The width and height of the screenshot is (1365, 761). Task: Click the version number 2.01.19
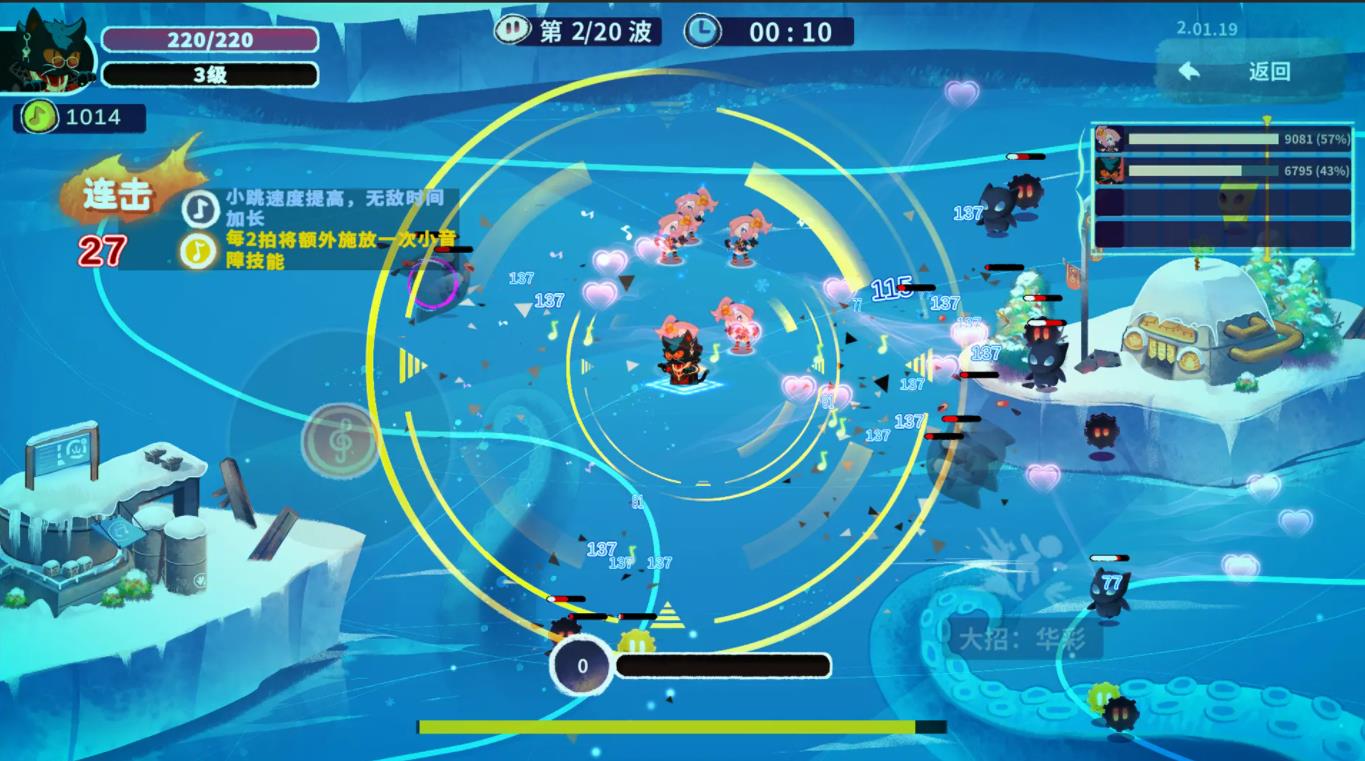[x=1207, y=29]
